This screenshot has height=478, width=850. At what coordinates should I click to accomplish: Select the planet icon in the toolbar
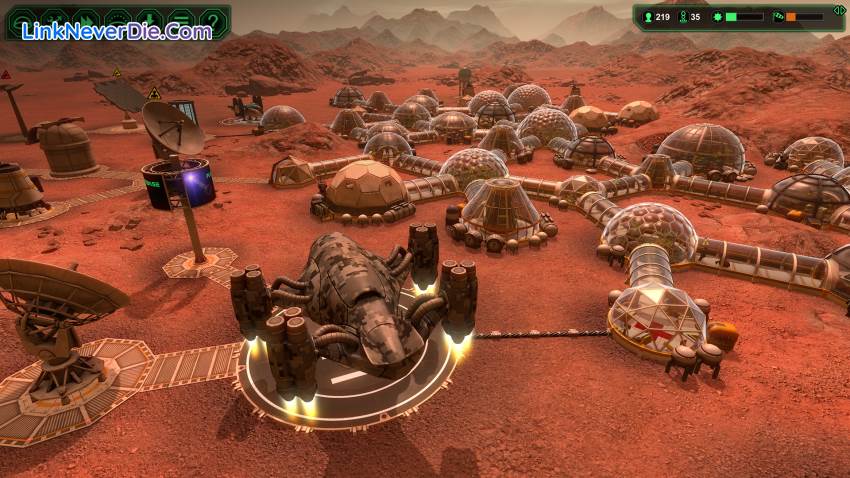pyautogui.click(x=22, y=20)
